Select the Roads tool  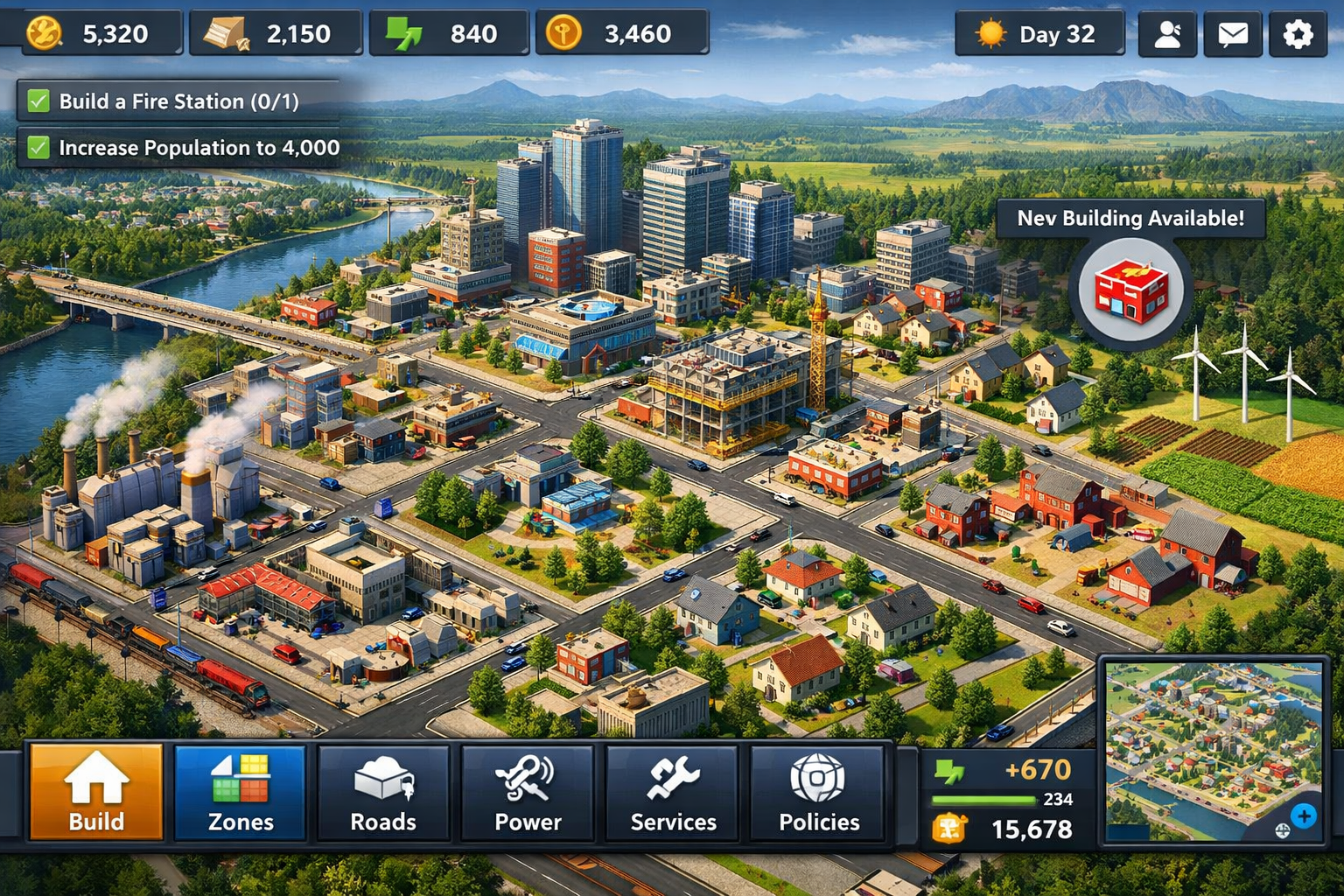[x=382, y=792]
